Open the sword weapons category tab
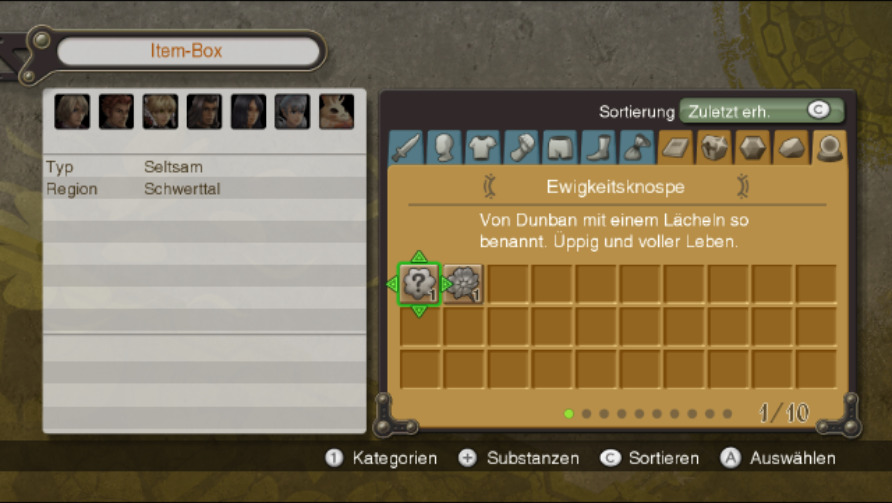Image resolution: width=892 pixels, height=503 pixels. click(x=406, y=147)
